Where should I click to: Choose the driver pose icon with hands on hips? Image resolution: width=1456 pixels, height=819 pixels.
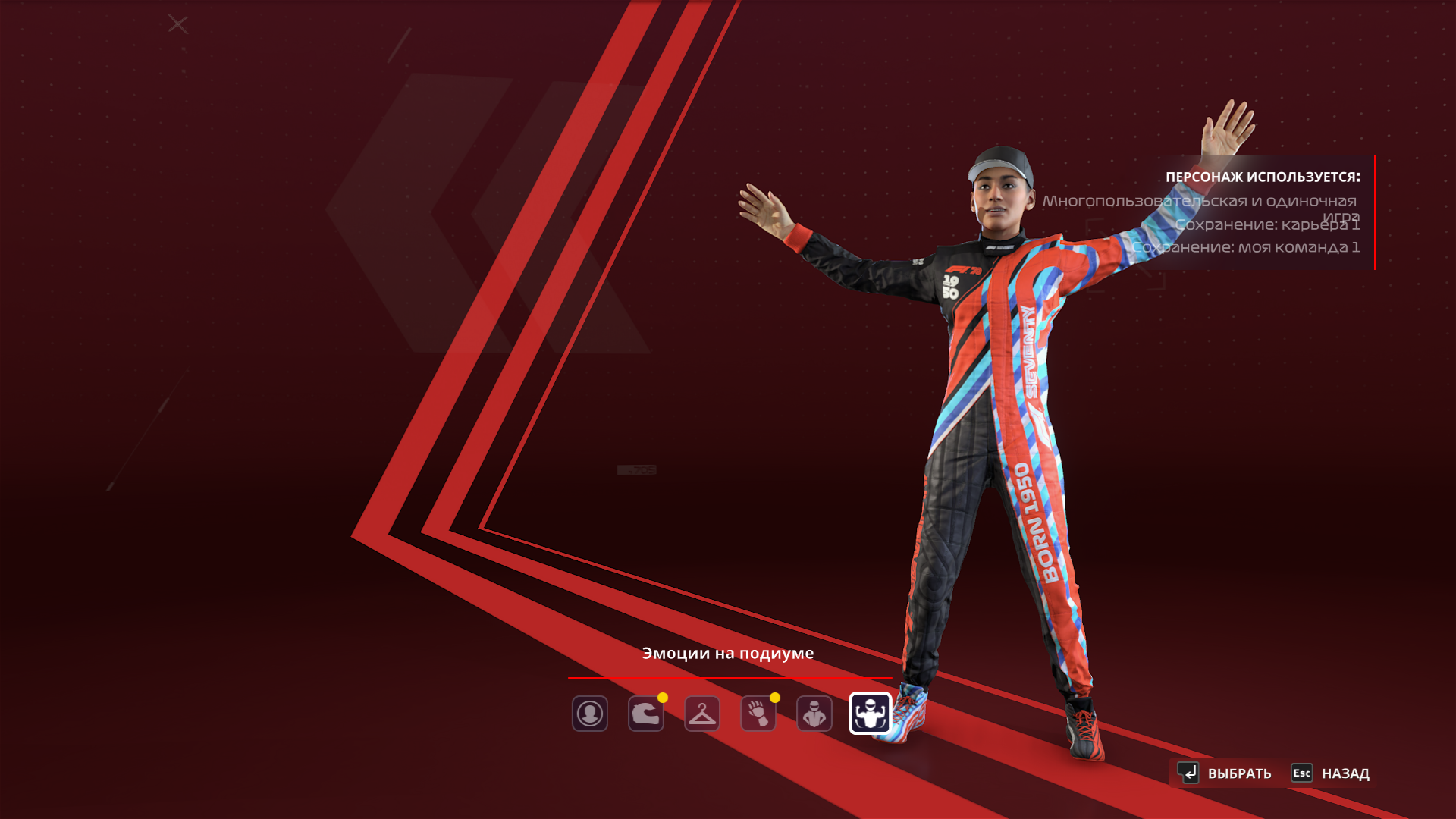pyautogui.click(x=814, y=714)
